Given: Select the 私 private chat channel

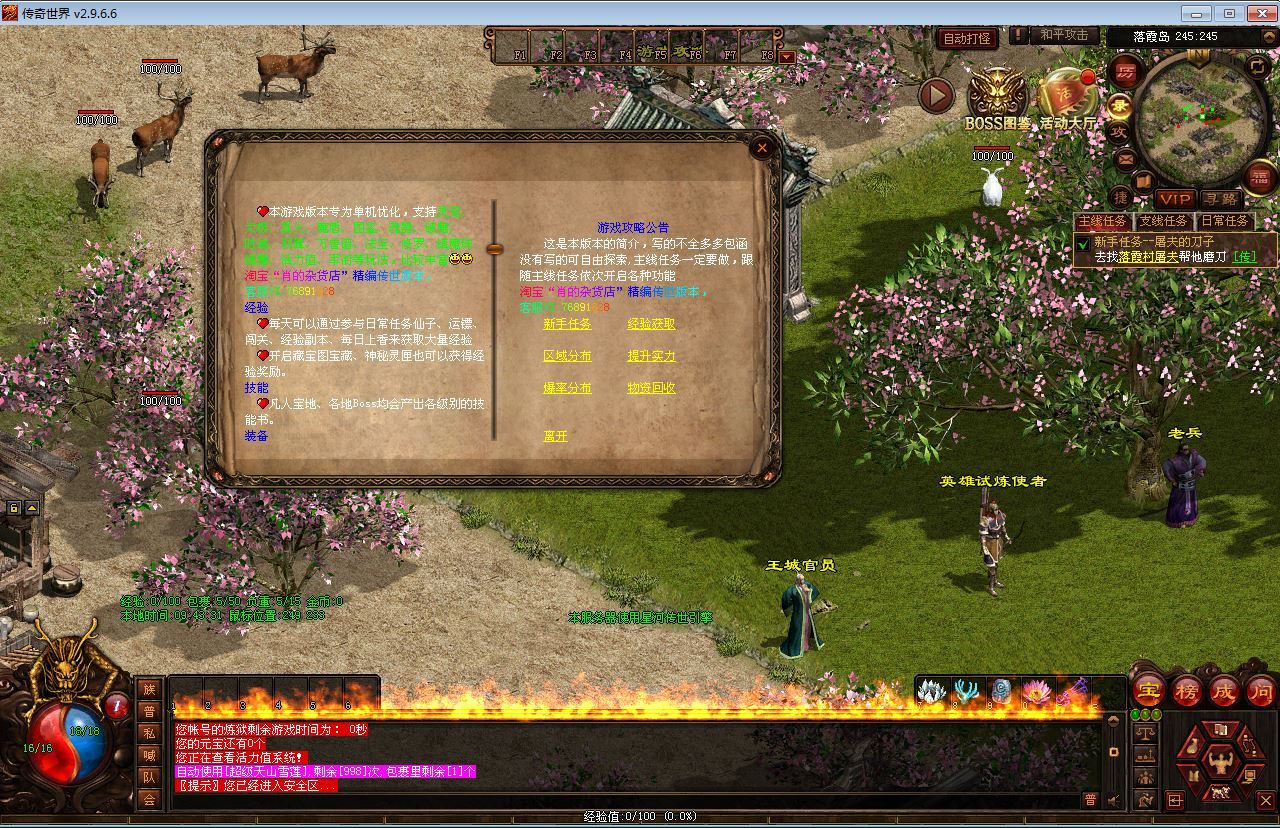Looking at the screenshot, I should coord(149,733).
